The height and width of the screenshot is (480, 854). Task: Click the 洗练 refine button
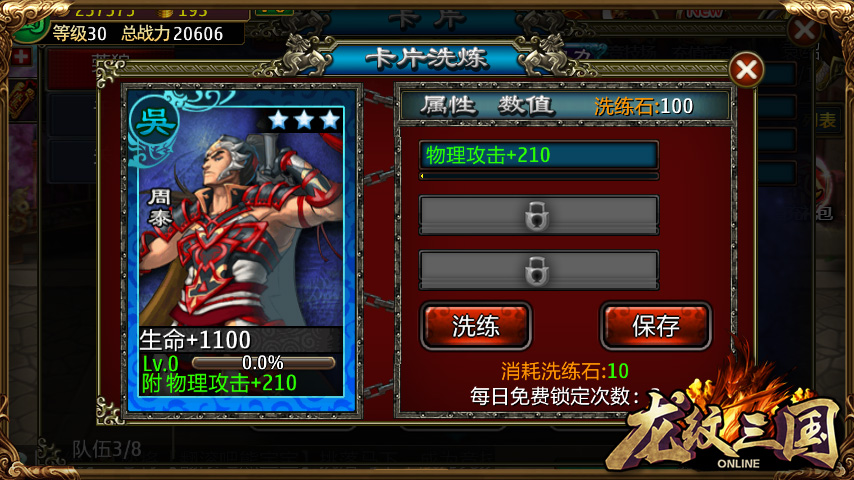[476, 326]
